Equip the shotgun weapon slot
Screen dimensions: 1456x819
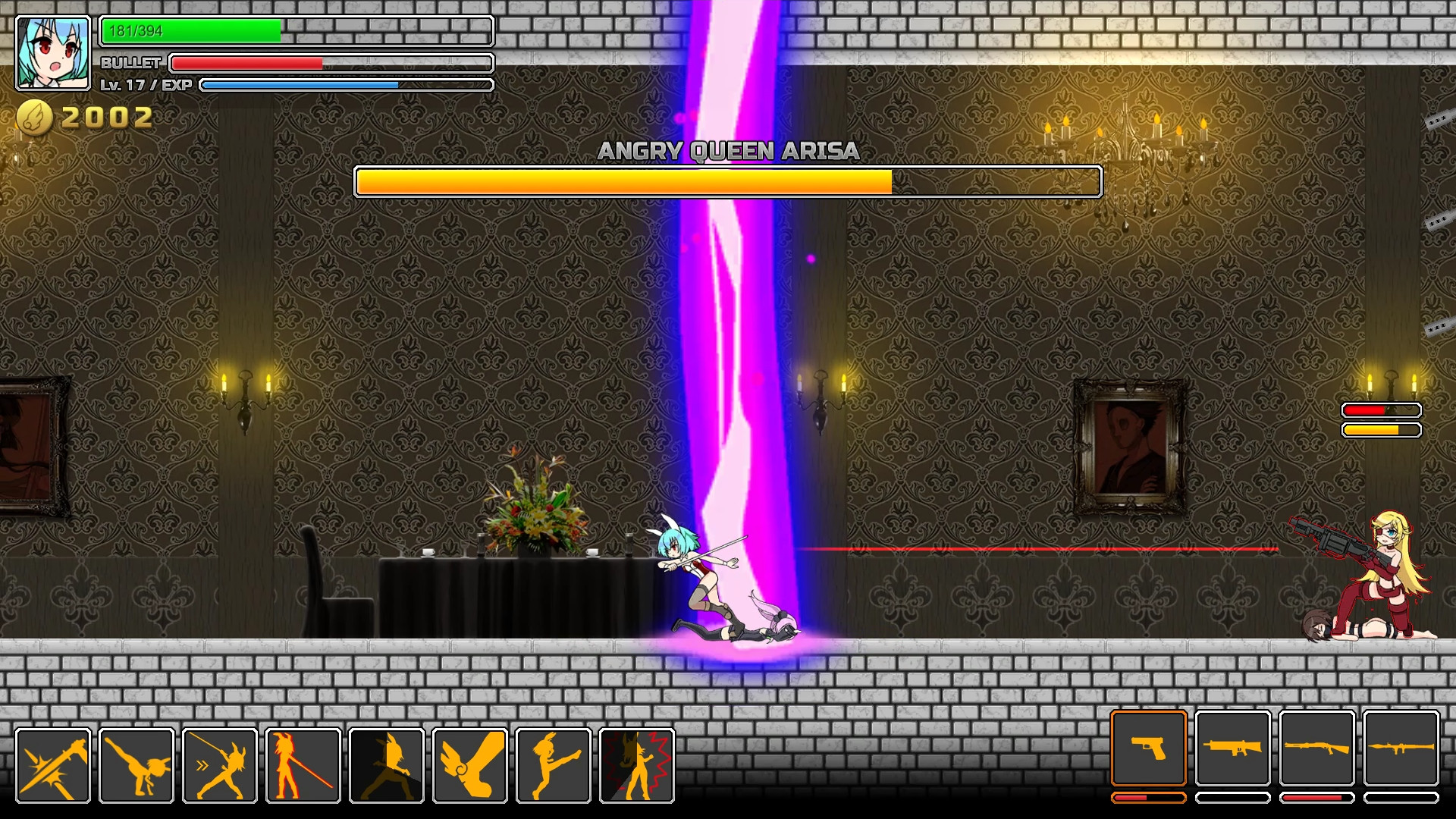1317,748
